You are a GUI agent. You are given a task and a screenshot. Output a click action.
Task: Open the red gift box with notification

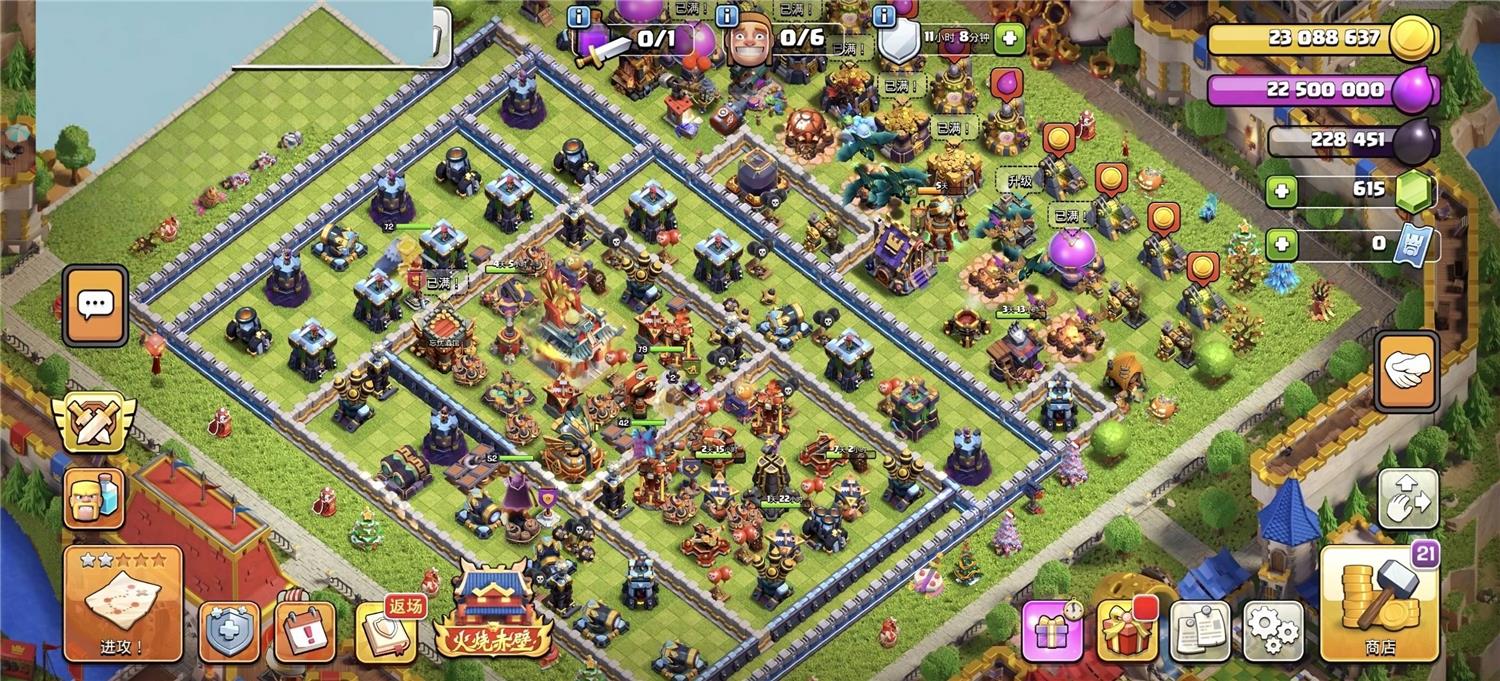(x=1126, y=631)
